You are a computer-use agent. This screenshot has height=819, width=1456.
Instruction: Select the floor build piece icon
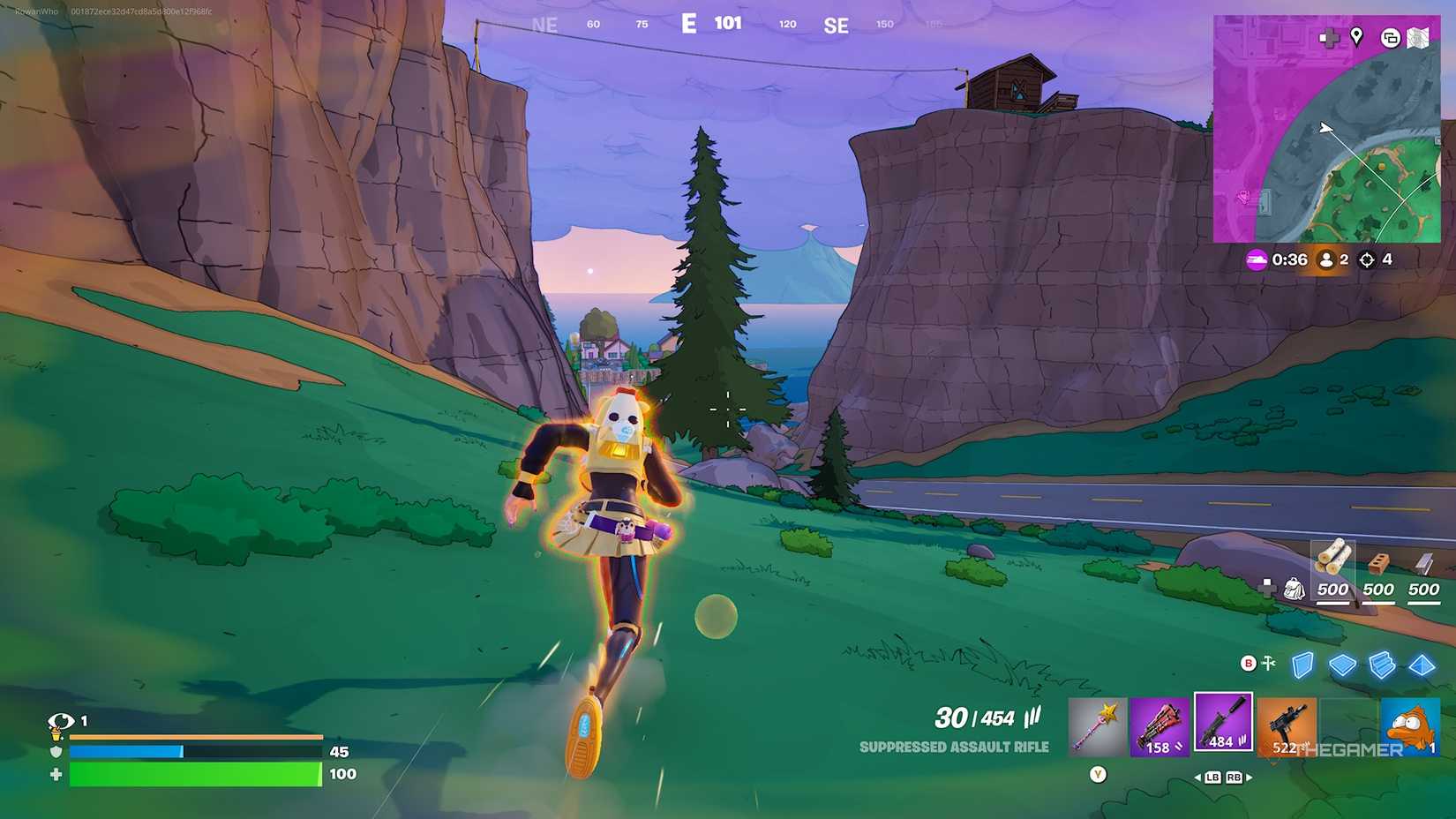tap(1342, 665)
